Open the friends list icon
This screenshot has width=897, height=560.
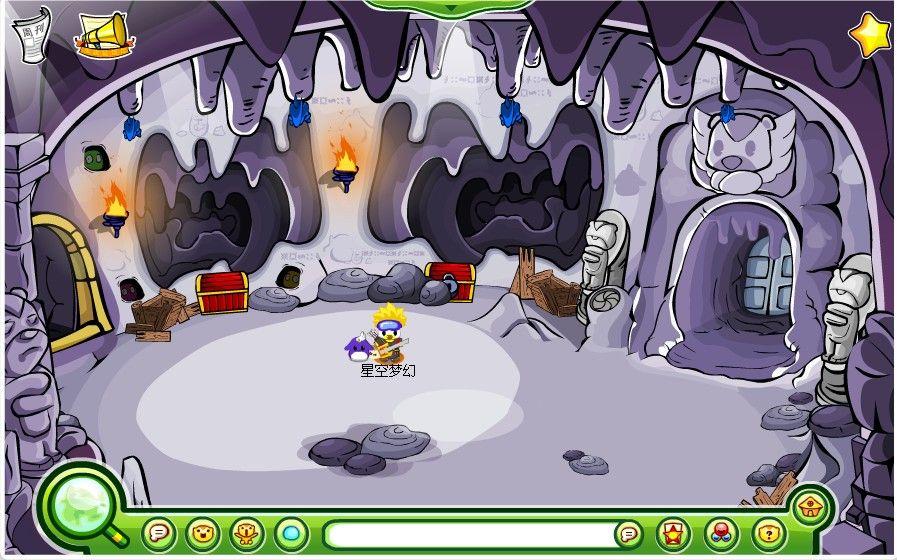pos(720,533)
